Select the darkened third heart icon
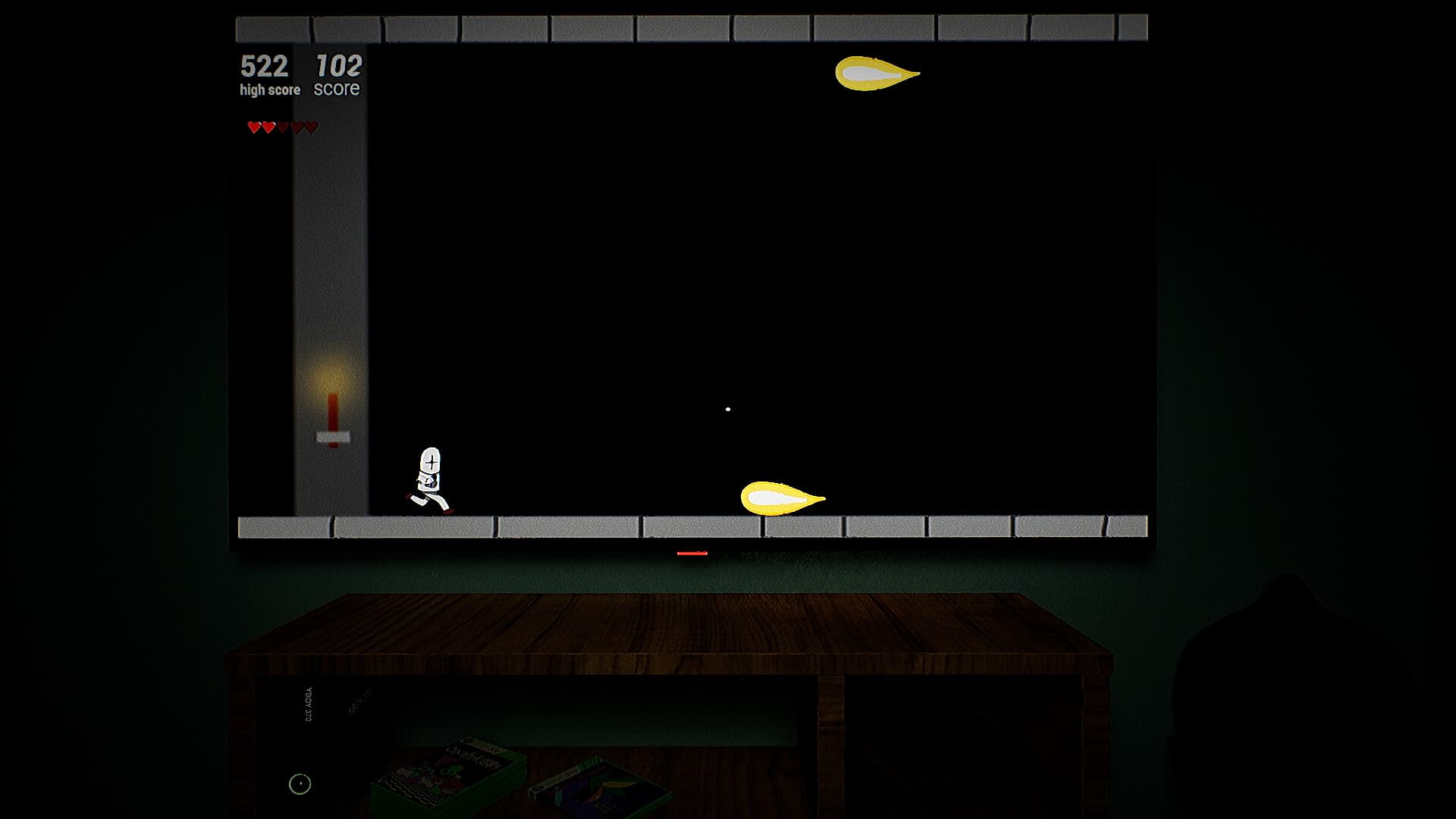Image resolution: width=1456 pixels, height=819 pixels. pos(284,127)
